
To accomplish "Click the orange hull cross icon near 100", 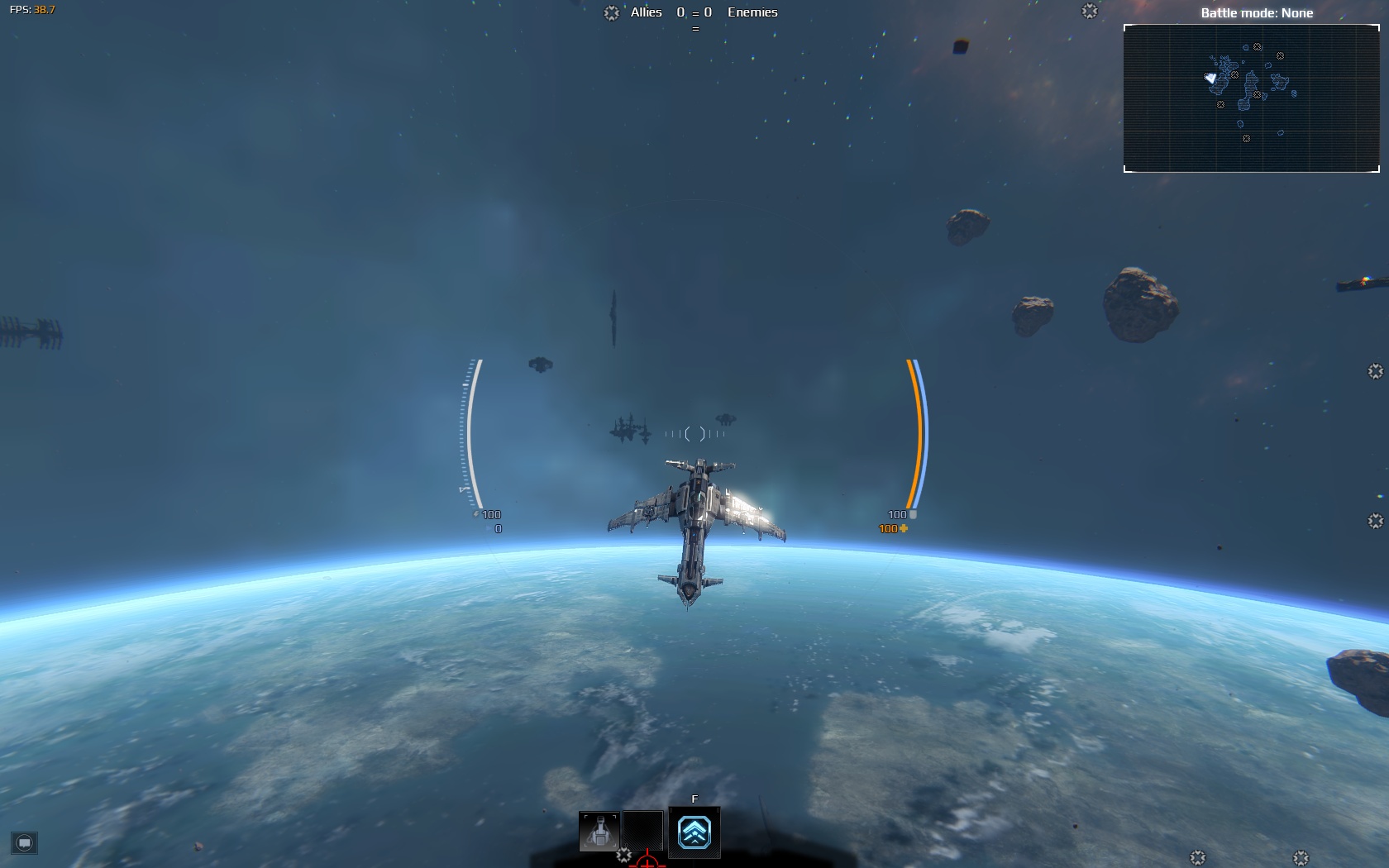I will click(905, 527).
